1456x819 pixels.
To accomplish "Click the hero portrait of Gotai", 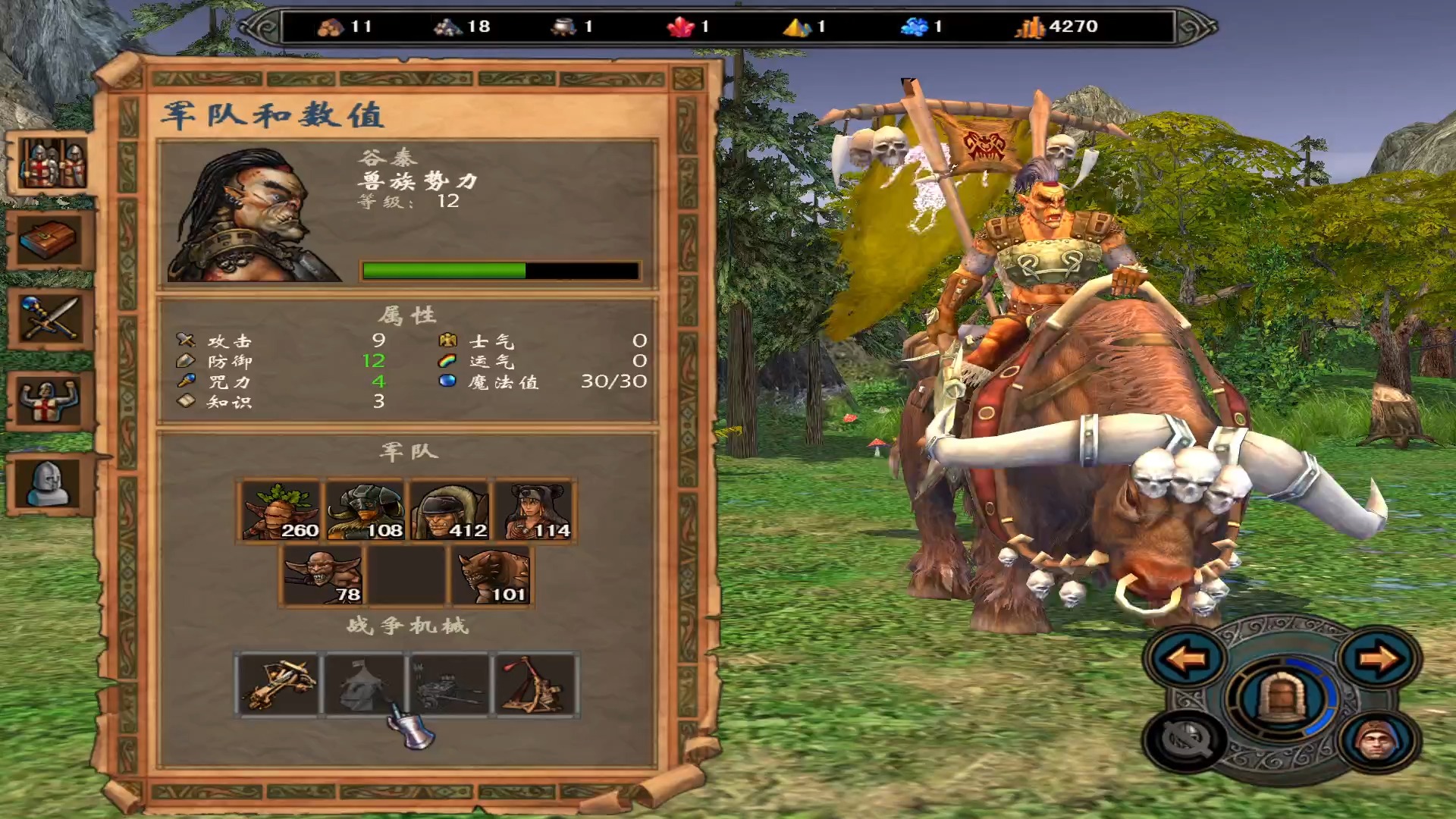I will point(253,215).
